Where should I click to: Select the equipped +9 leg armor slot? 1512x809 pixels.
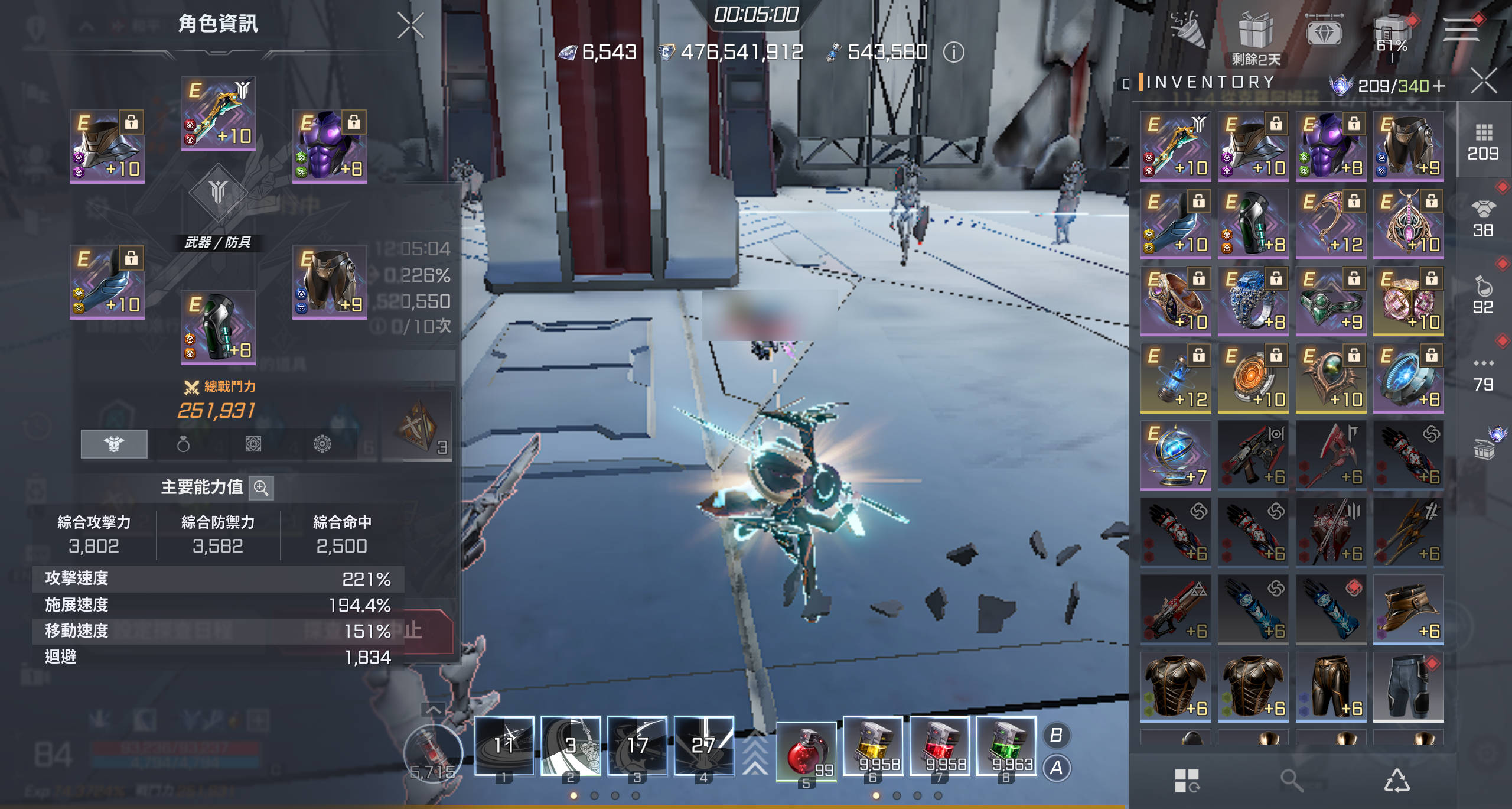pyautogui.click(x=330, y=282)
